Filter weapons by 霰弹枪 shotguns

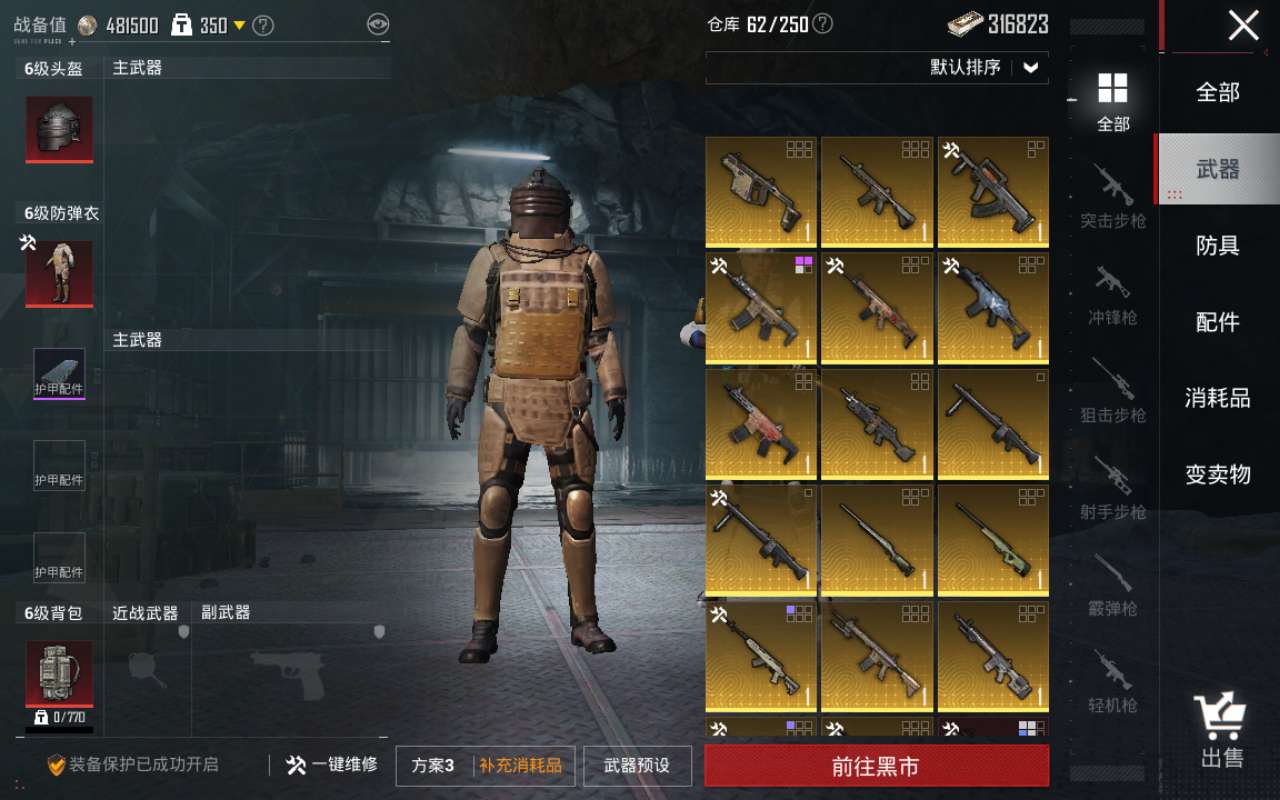[x=1113, y=585]
